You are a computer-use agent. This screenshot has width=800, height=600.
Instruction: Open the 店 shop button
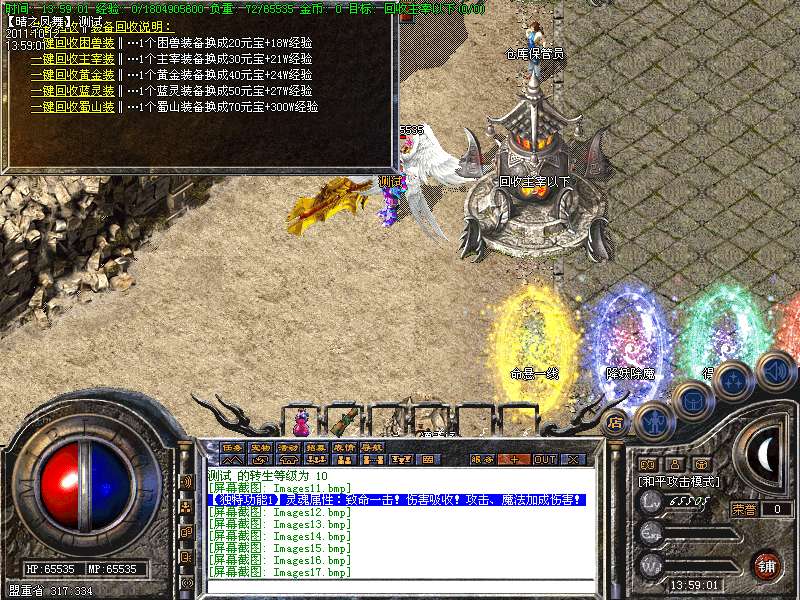(x=616, y=422)
